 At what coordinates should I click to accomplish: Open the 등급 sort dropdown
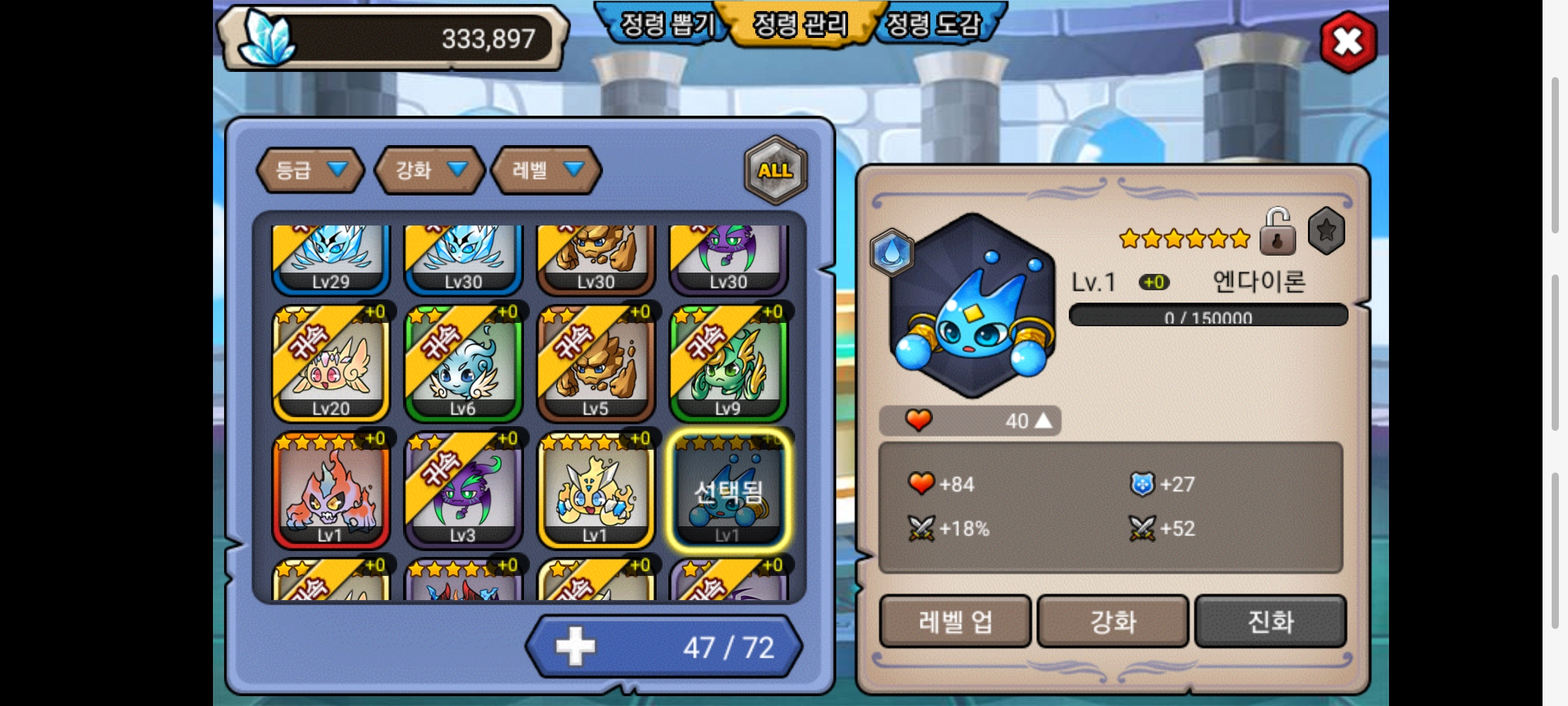(x=310, y=171)
